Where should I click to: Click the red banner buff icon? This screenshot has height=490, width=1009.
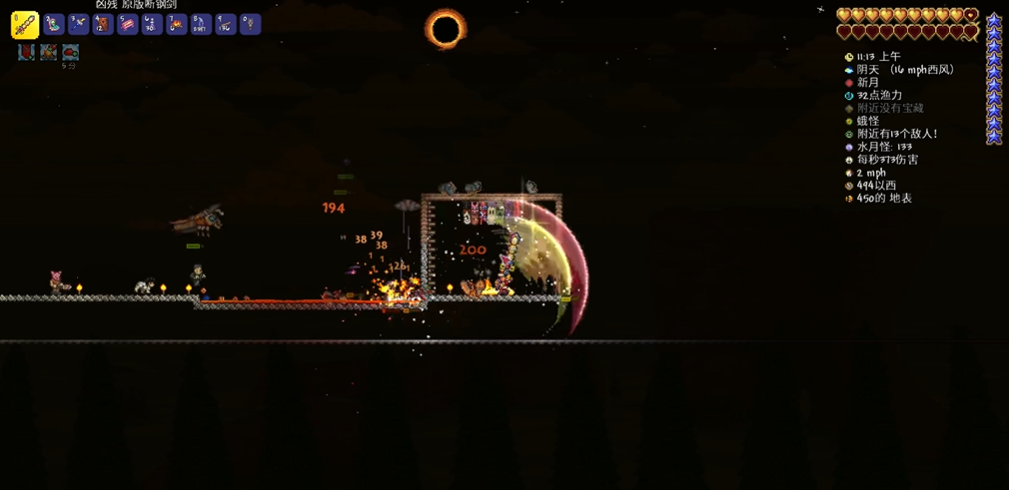(x=25, y=52)
